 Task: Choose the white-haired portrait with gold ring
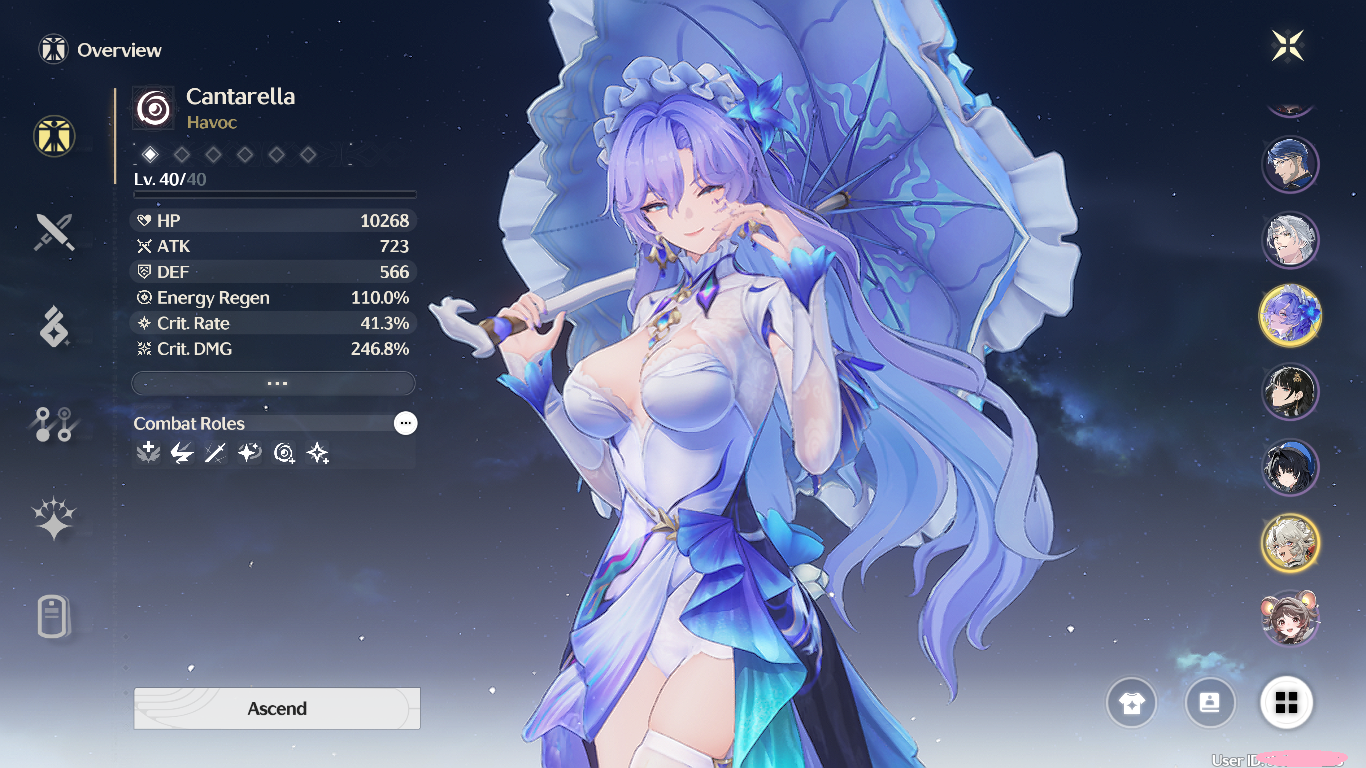point(1290,543)
